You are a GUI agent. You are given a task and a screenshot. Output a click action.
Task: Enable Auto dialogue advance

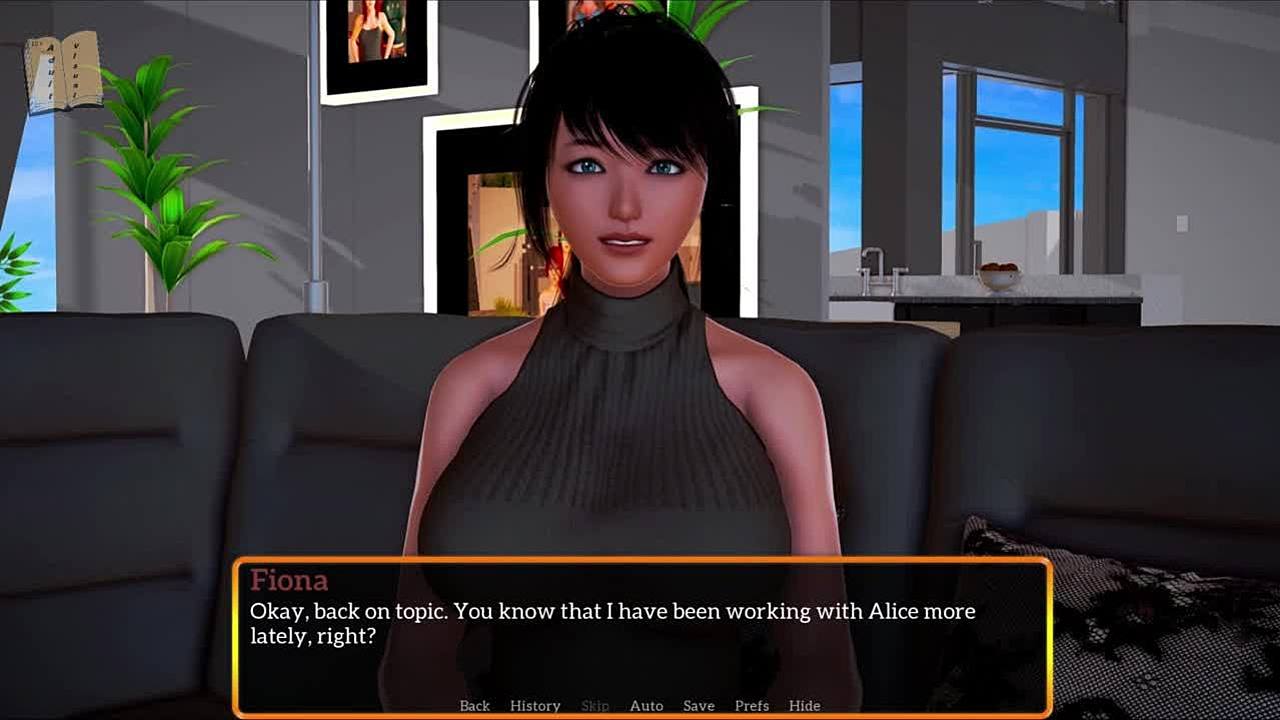646,705
